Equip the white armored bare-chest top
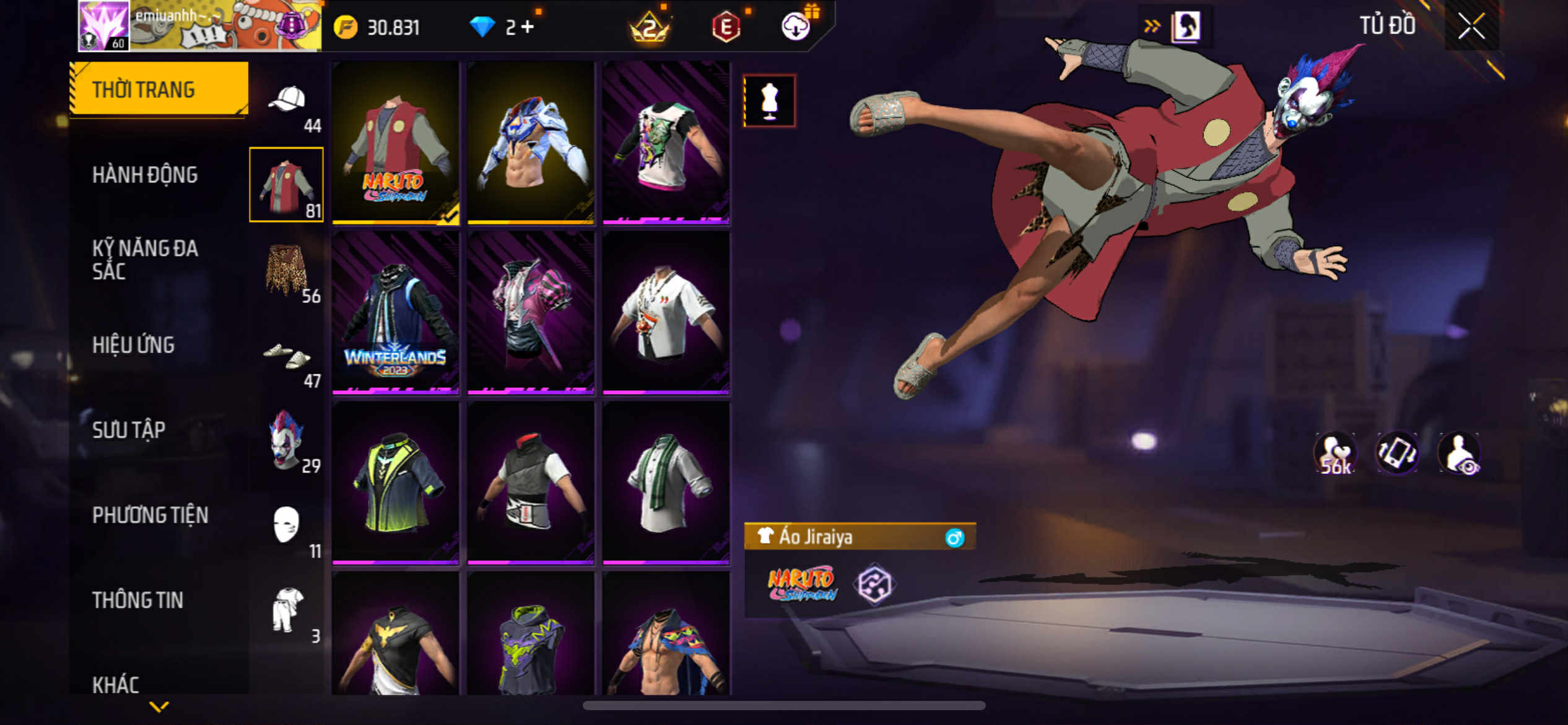The width and height of the screenshot is (1568, 725). [531, 143]
